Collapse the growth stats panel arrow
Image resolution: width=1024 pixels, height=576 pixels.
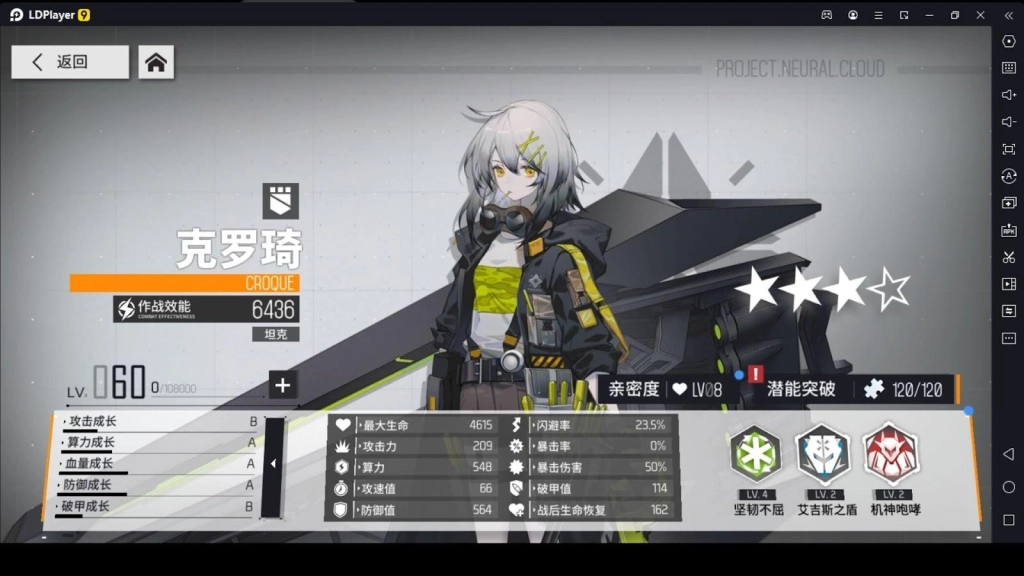pos(273,464)
